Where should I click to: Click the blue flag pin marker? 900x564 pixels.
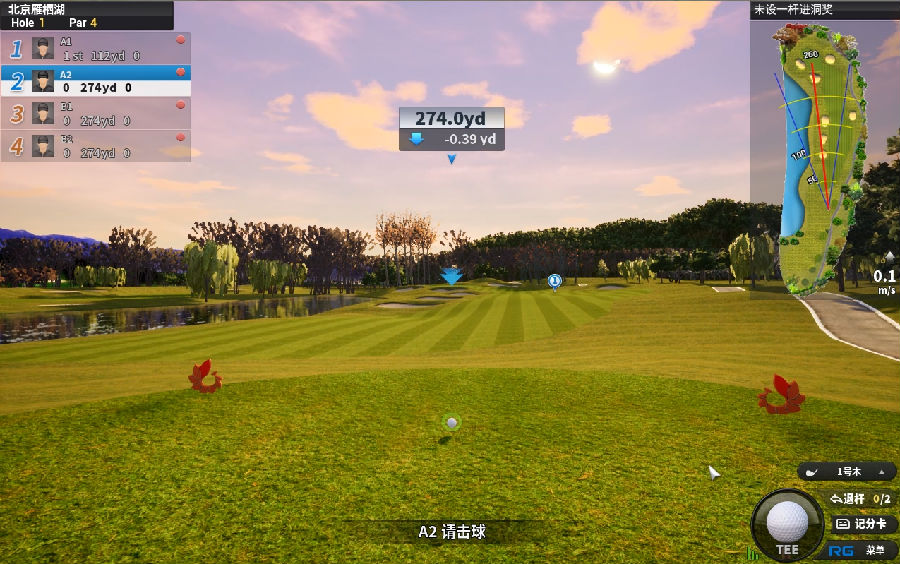[554, 282]
